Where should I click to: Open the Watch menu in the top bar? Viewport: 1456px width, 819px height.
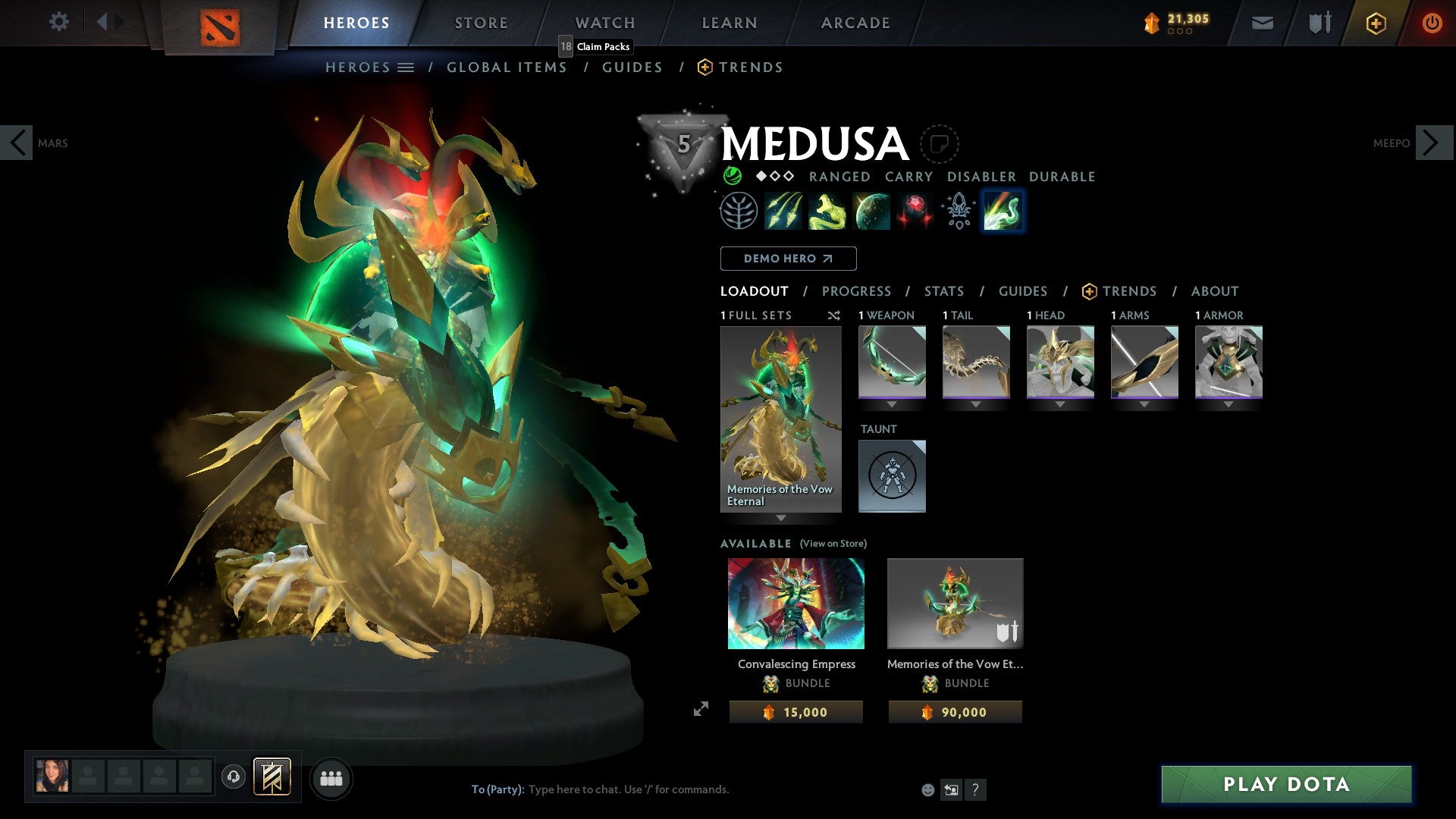coord(604,23)
